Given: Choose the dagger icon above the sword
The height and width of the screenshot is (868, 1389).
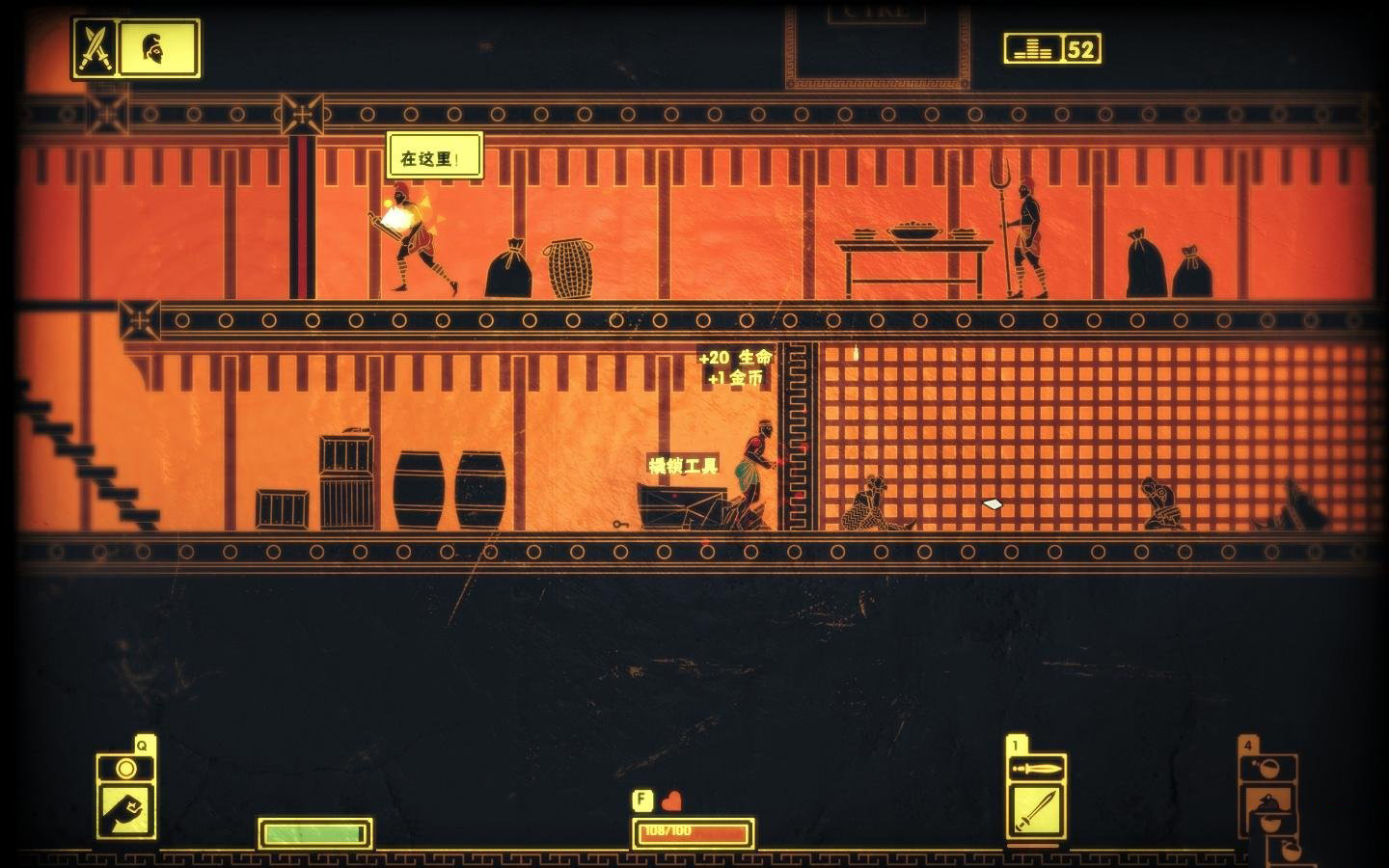Looking at the screenshot, I should click(x=1036, y=768).
